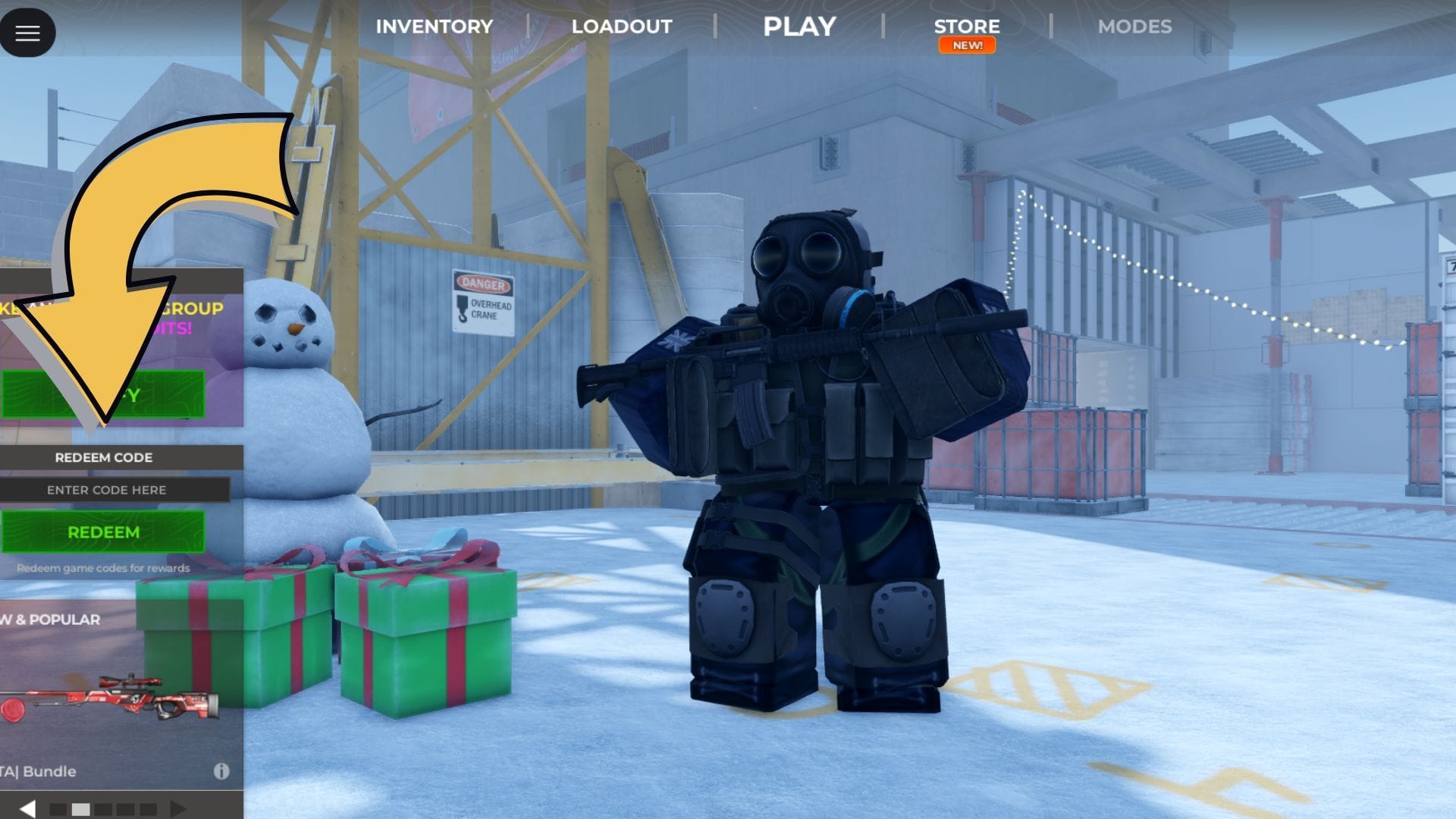The image size is (1456, 819).
Task: Click the Redeem Code section header
Action: click(102, 457)
